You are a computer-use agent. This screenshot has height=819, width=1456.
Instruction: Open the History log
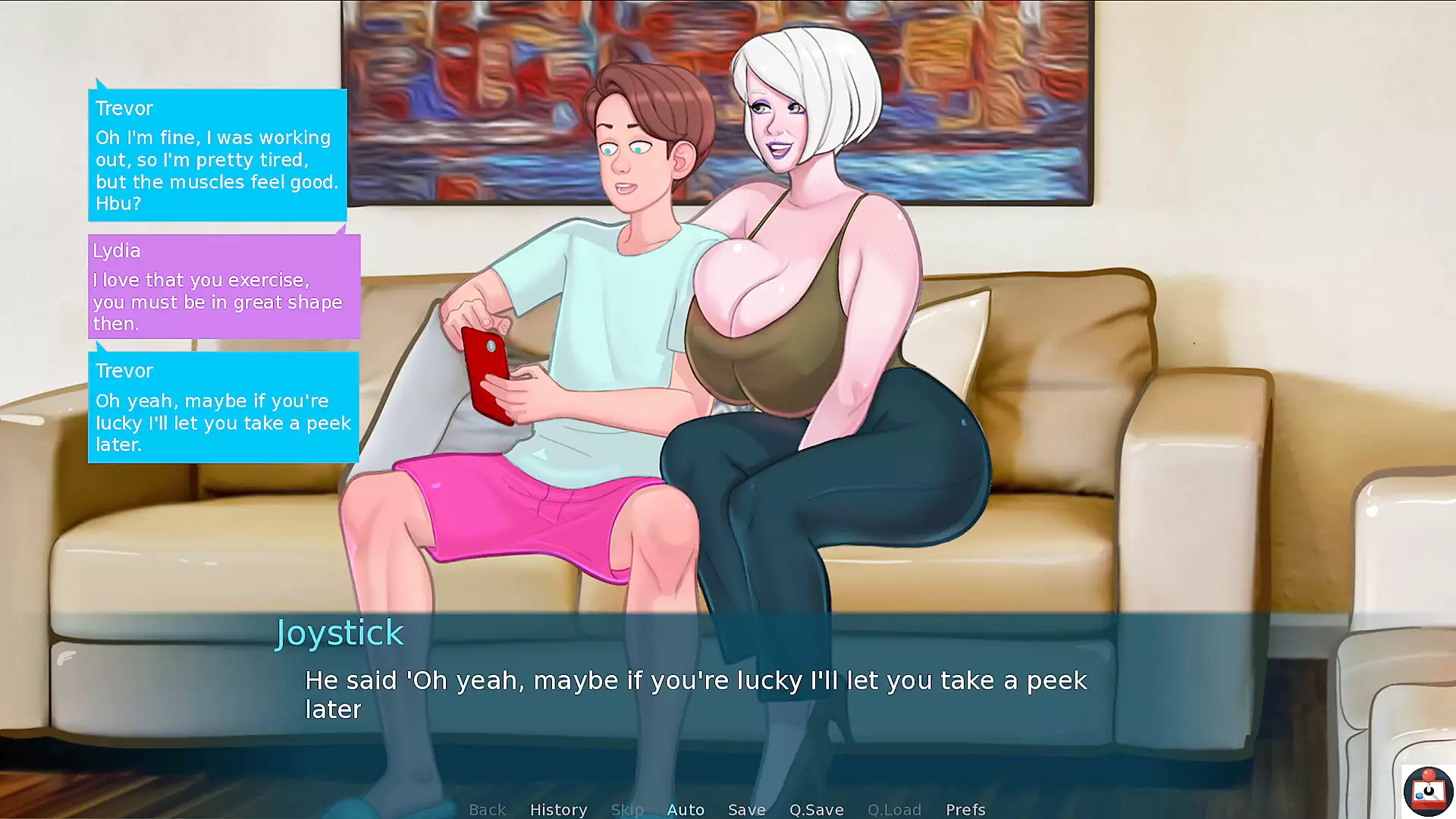(558, 809)
